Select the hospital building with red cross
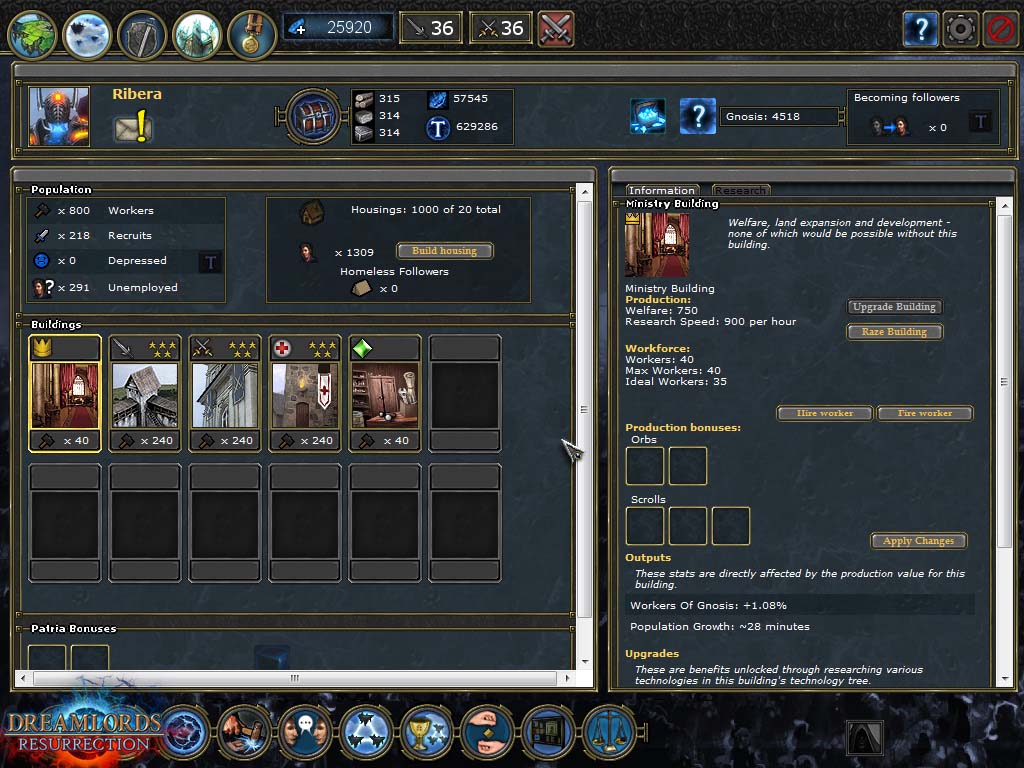The width and height of the screenshot is (1024, 768). point(305,393)
